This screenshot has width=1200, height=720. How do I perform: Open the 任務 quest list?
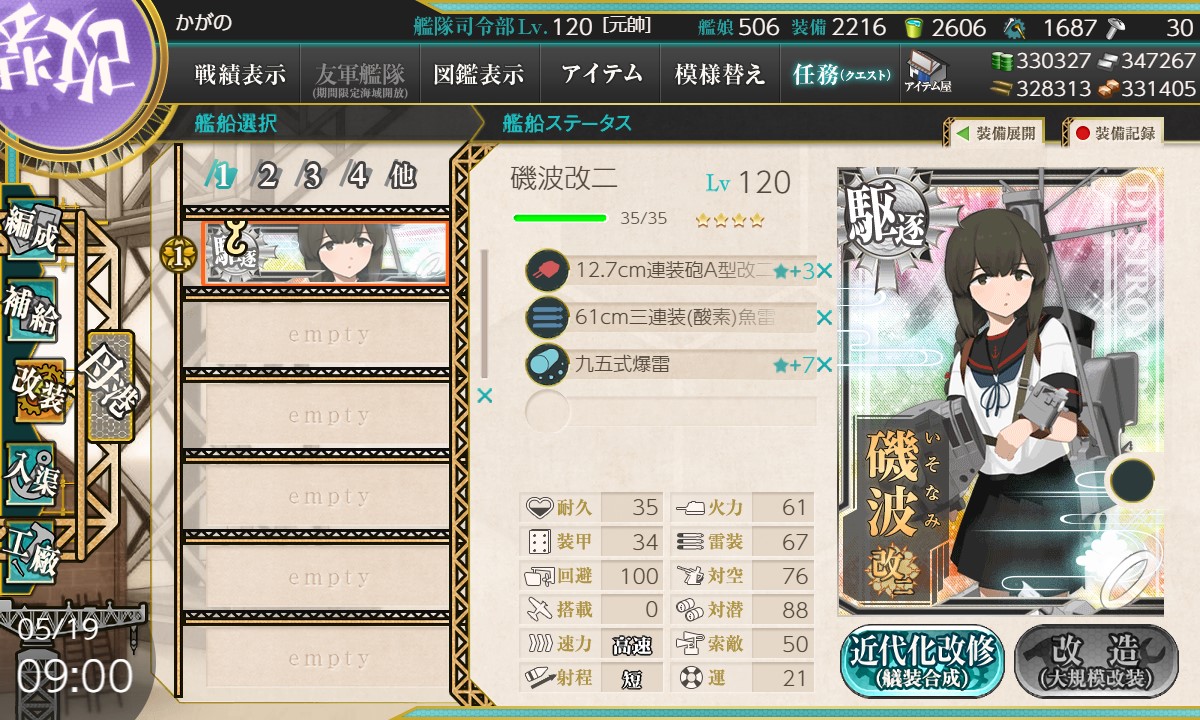[840, 74]
